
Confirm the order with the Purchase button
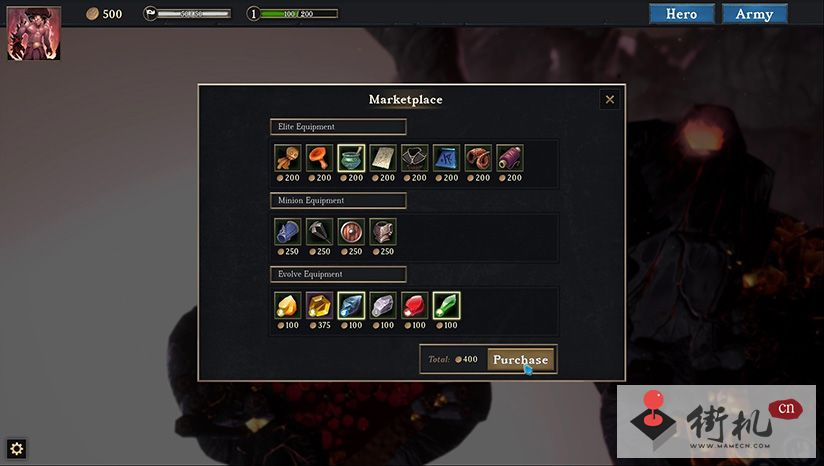pos(520,359)
